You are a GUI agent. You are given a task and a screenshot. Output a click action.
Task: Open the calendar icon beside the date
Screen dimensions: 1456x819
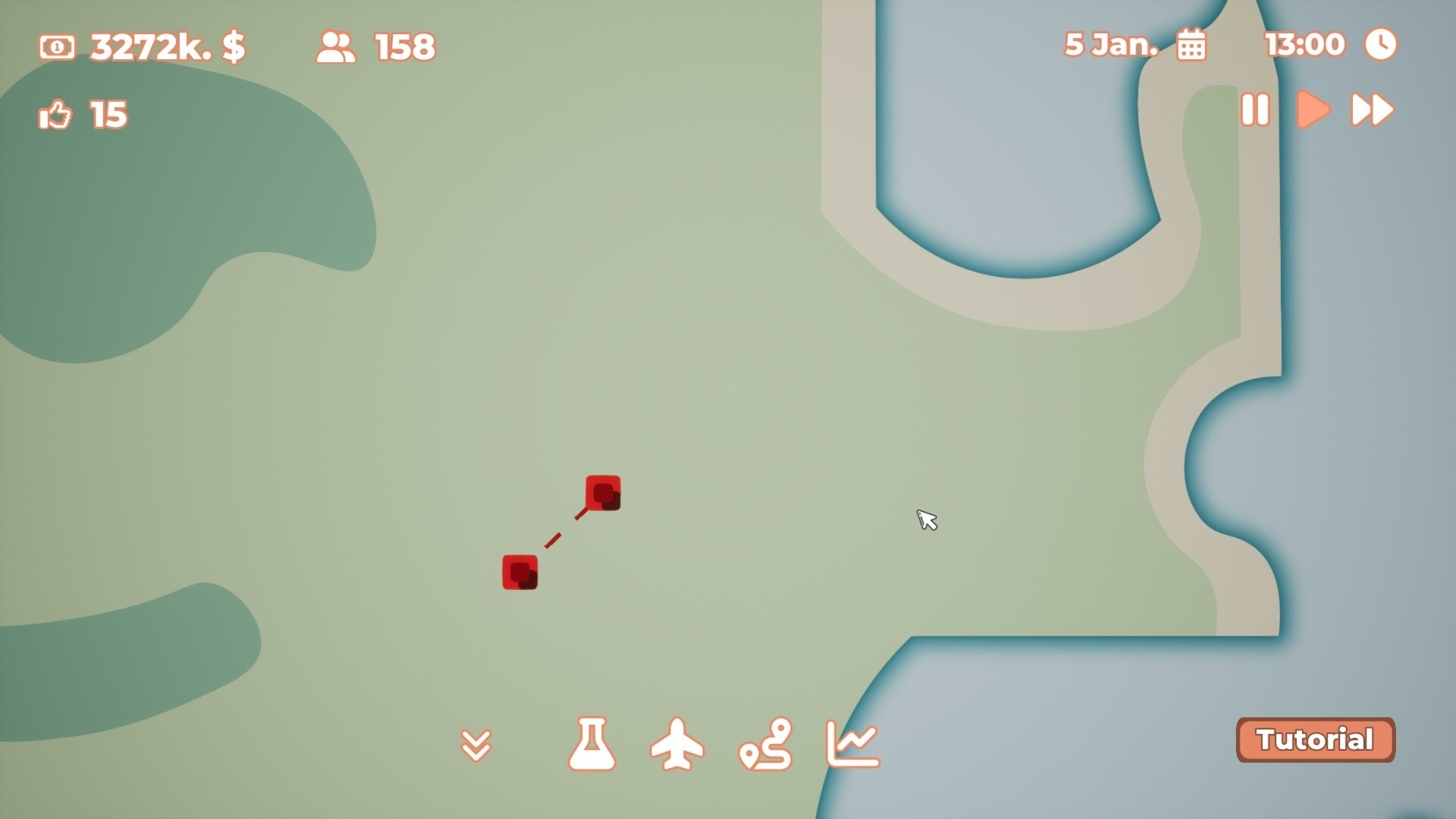[1192, 45]
